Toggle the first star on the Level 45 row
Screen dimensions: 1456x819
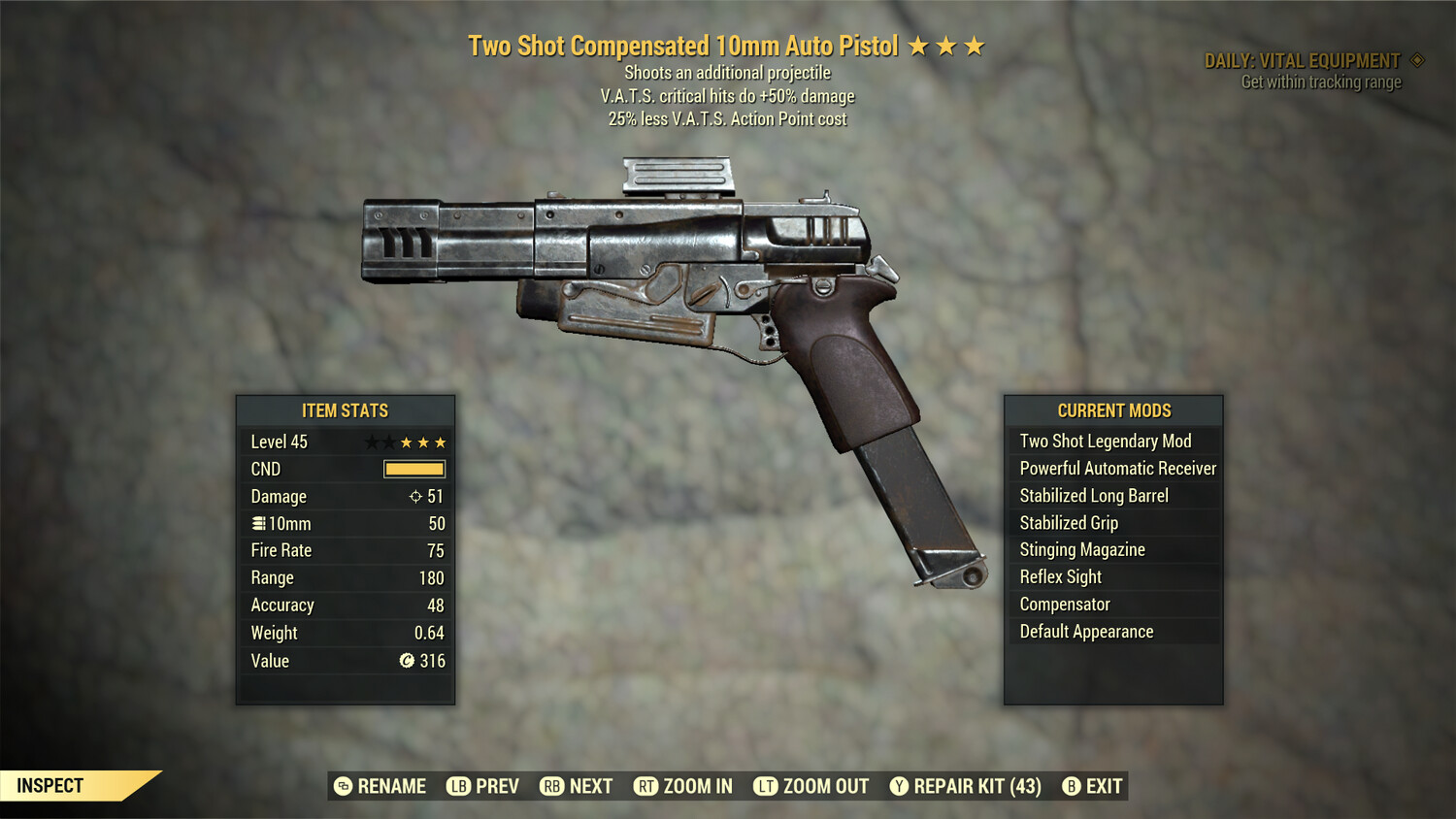click(372, 442)
